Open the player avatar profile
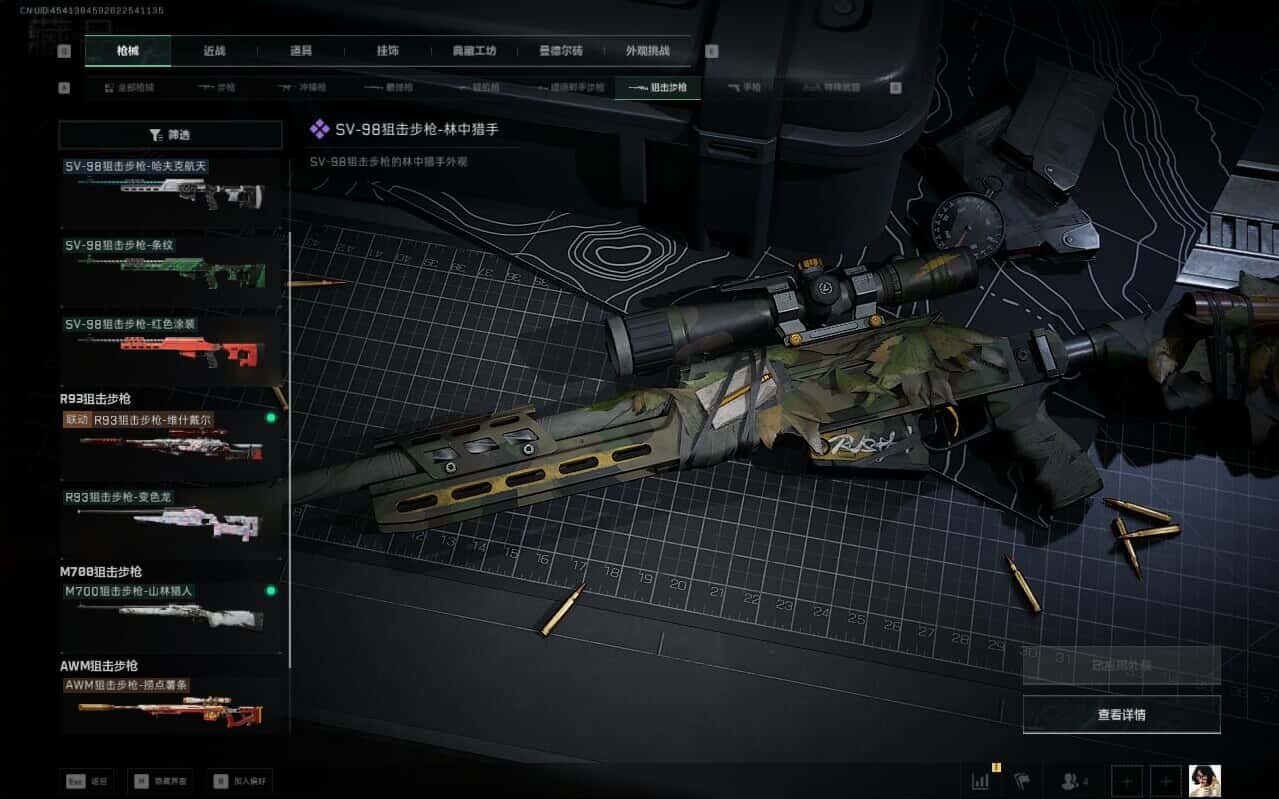 (1204, 781)
